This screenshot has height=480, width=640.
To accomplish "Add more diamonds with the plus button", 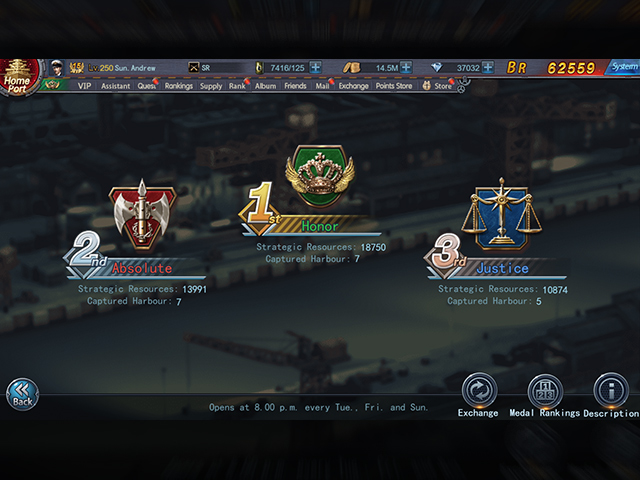I will click(488, 68).
